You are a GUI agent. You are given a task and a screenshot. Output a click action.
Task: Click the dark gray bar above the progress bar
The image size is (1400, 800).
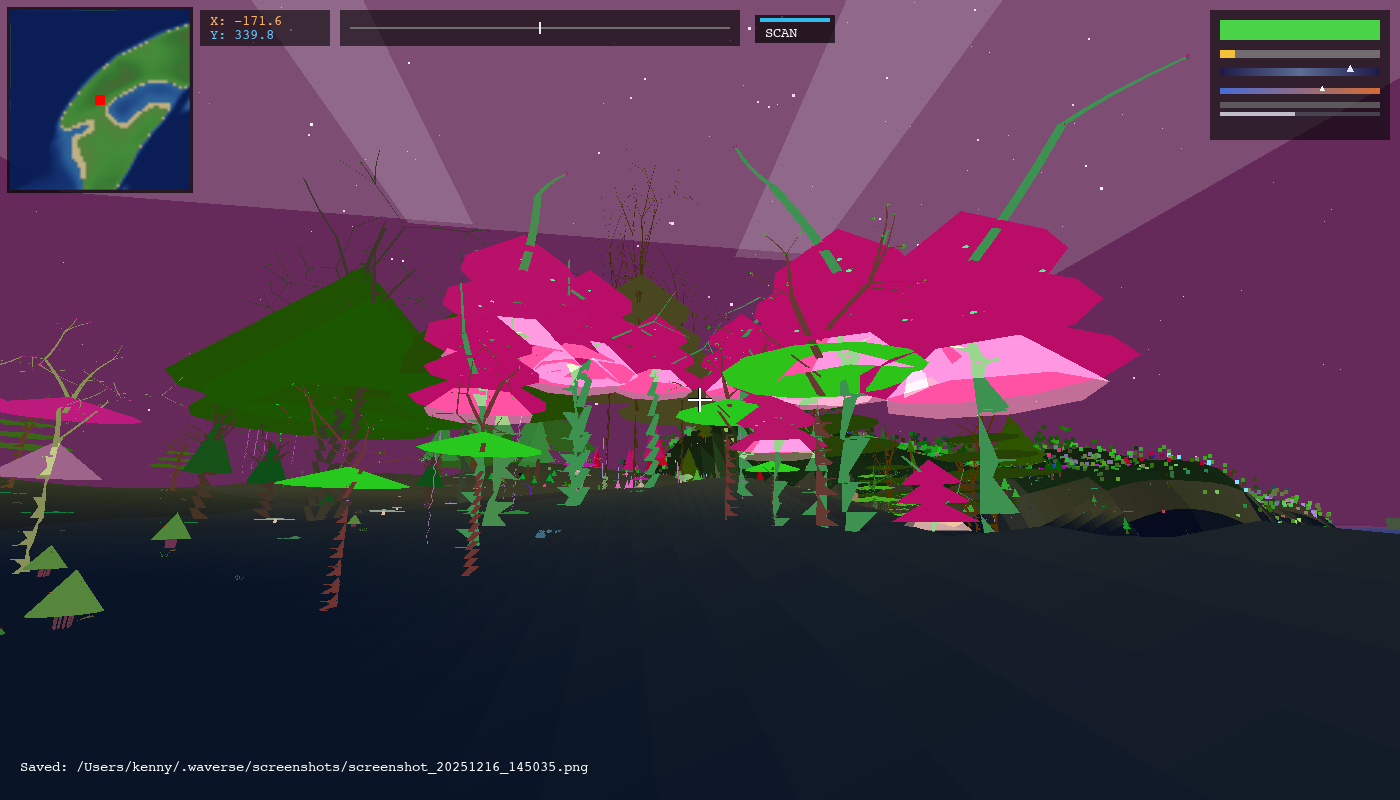click(x=1300, y=104)
